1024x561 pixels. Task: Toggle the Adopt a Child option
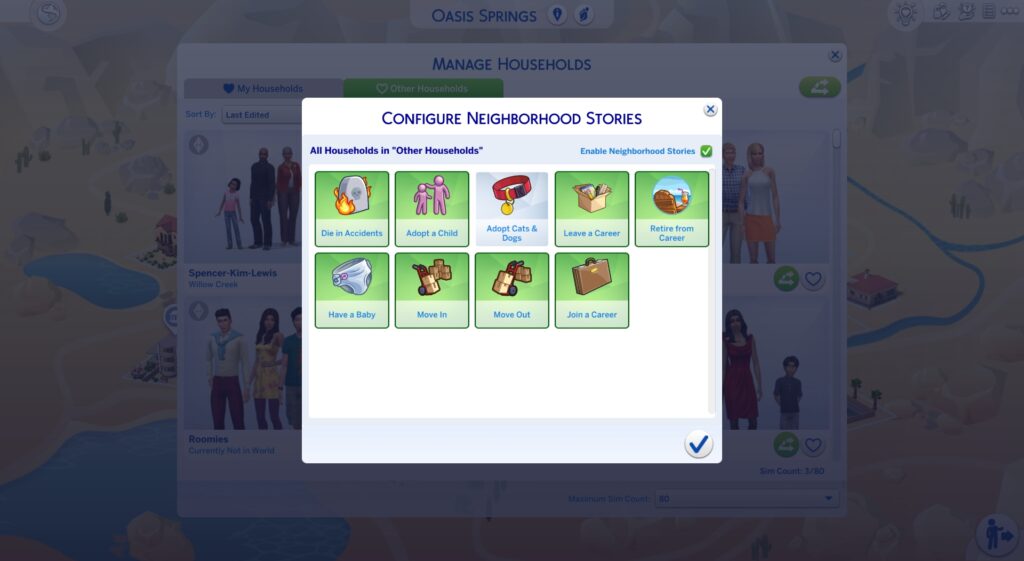point(432,208)
